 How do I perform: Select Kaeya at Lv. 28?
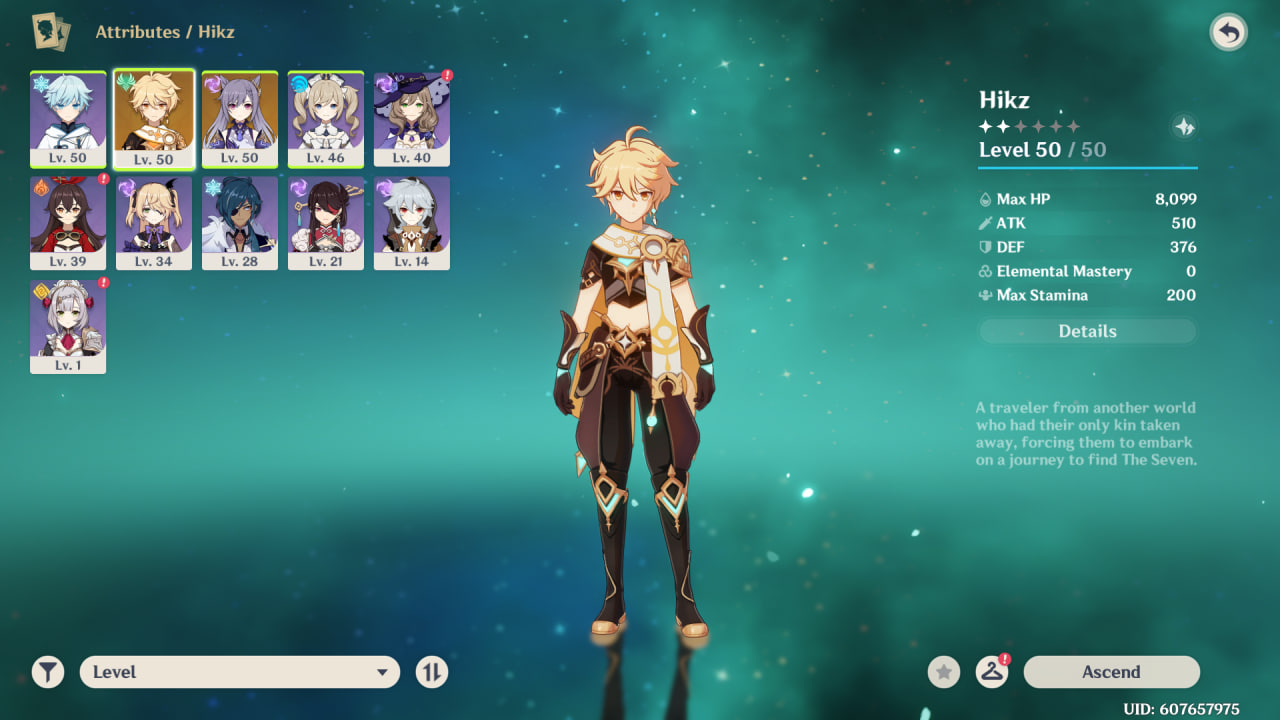tap(240, 222)
